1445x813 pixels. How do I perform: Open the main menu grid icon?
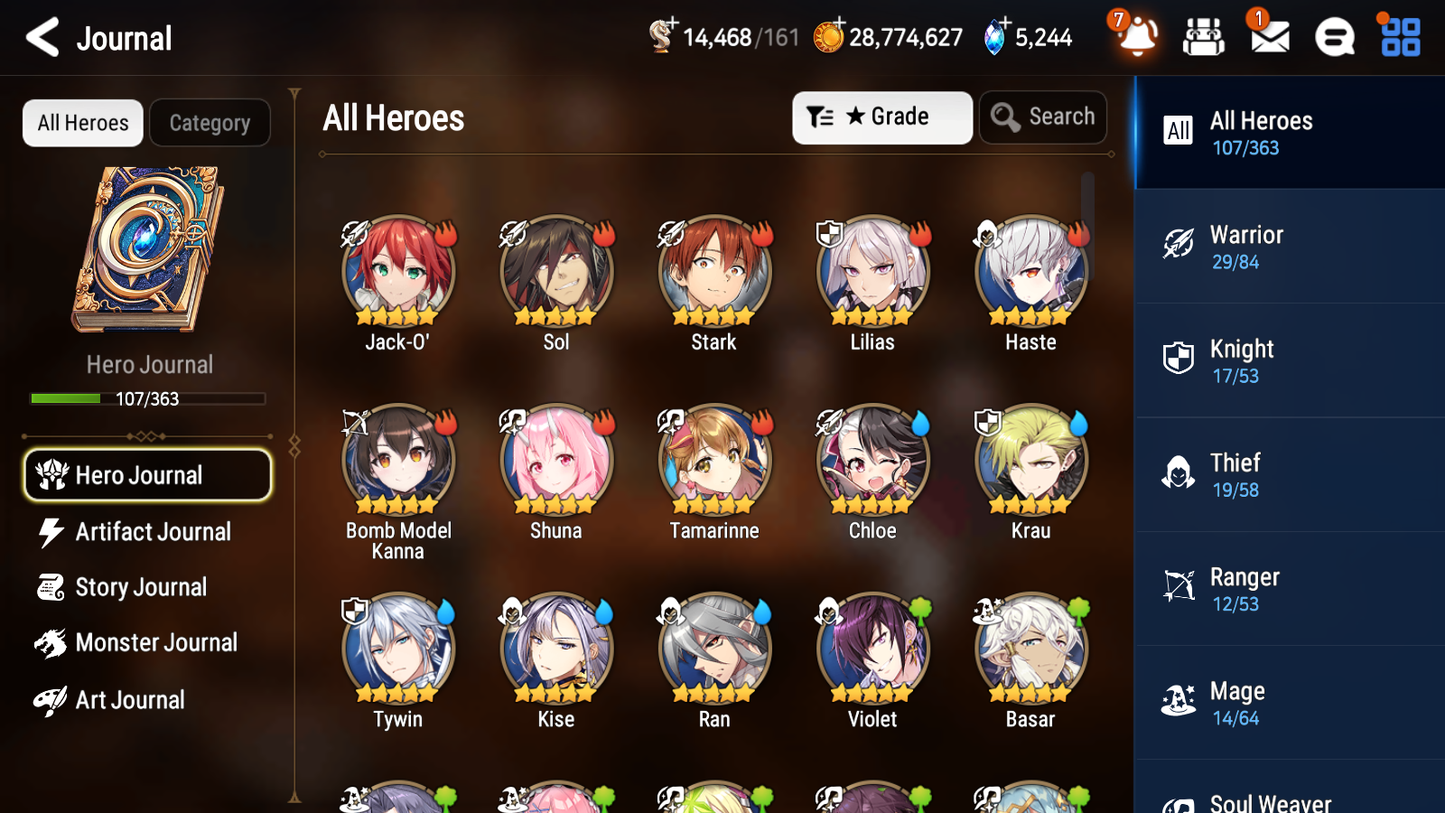pos(1398,36)
